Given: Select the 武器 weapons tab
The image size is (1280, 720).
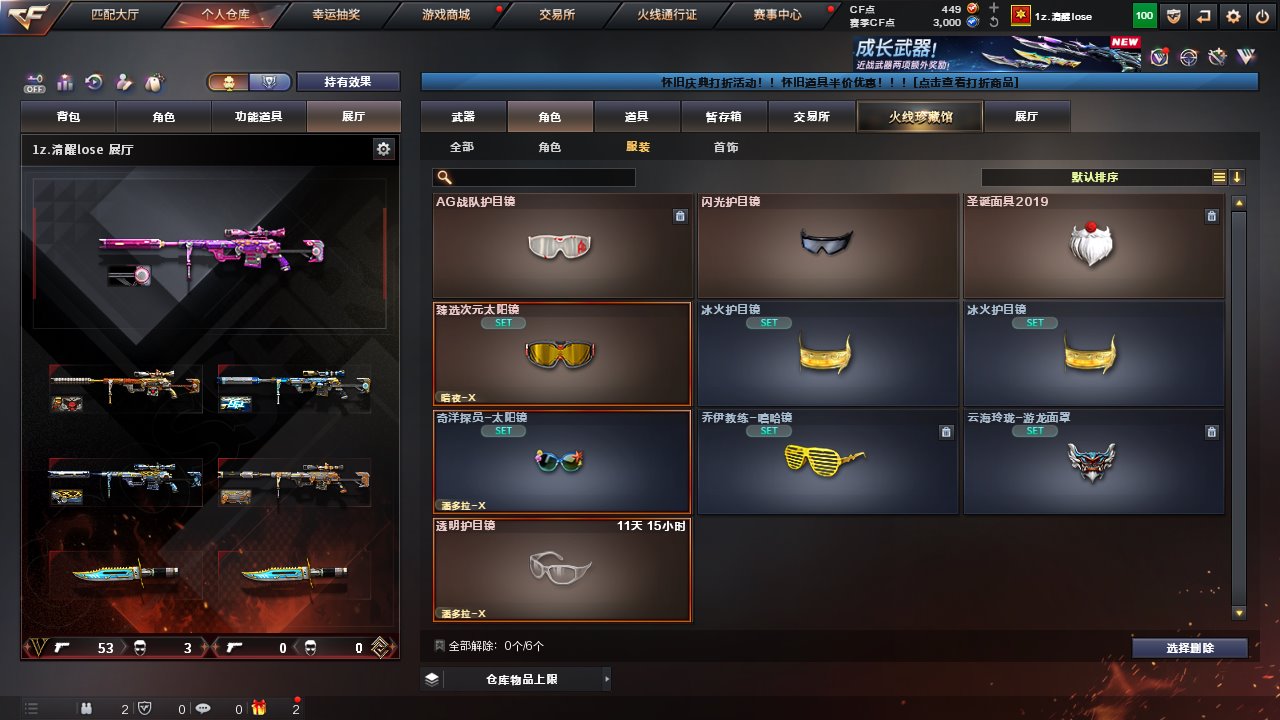Looking at the screenshot, I should [463, 117].
